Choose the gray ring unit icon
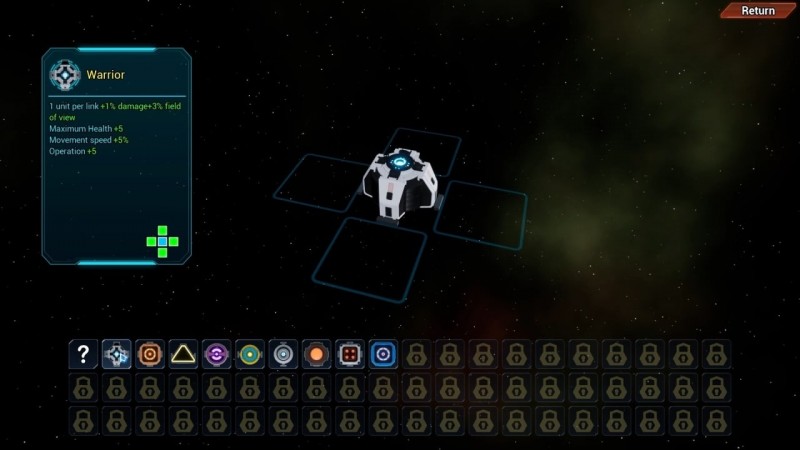The width and height of the screenshot is (800, 450). pos(283,354)
